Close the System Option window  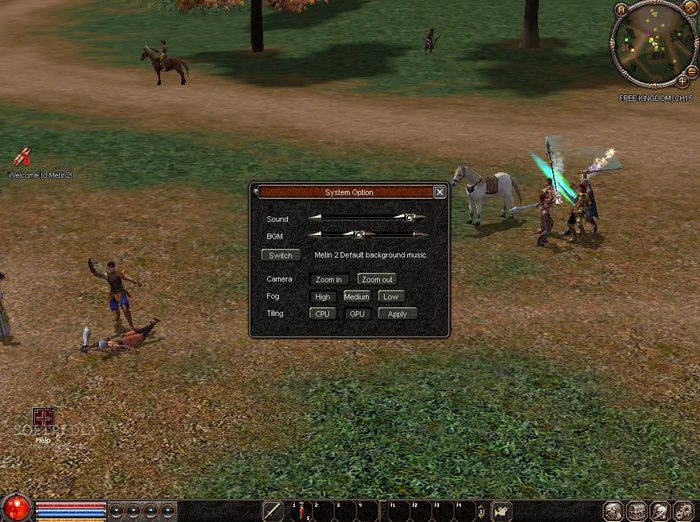click(440, 192)
